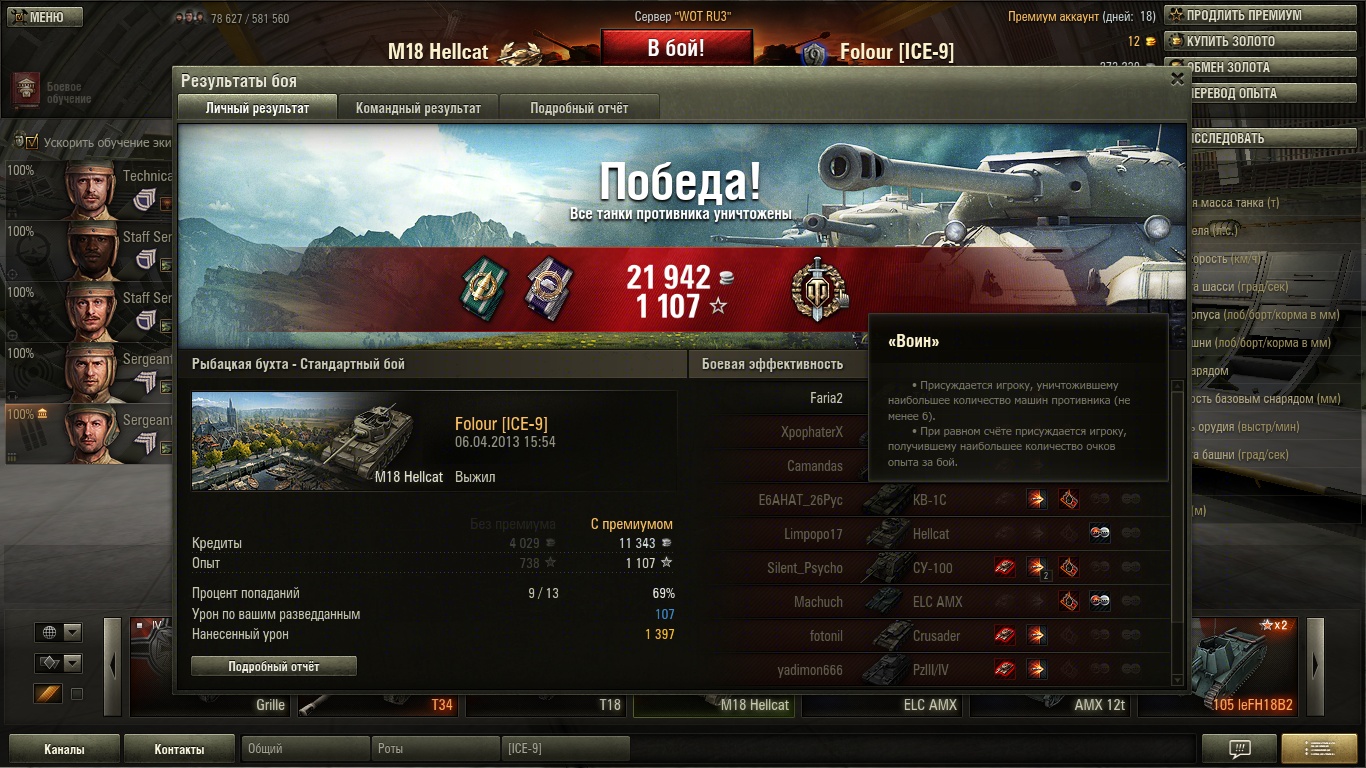Open the Контакты contacts list
The width and height of the screenshot is (1366, 768).
click(x=179, y=749)
